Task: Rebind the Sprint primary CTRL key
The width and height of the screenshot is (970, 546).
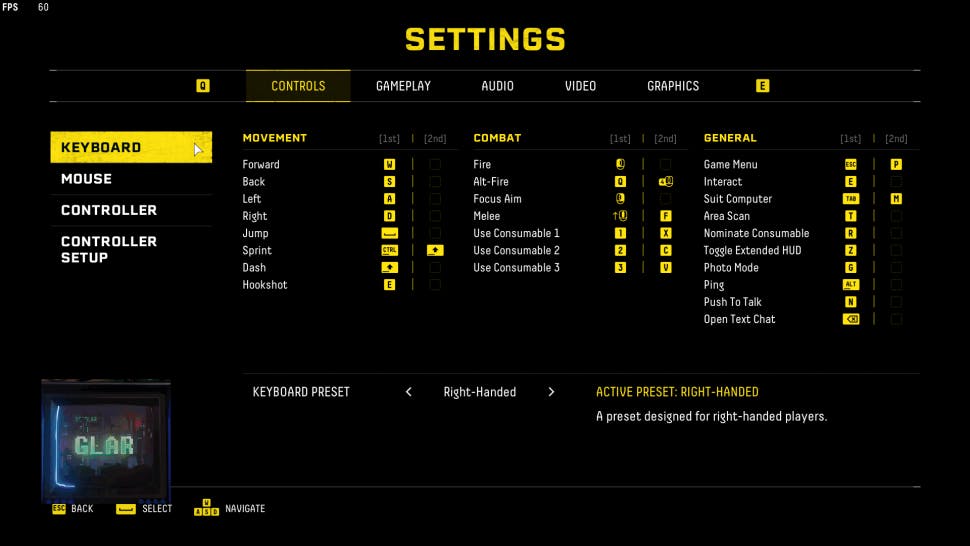Action: coord(389,250)
